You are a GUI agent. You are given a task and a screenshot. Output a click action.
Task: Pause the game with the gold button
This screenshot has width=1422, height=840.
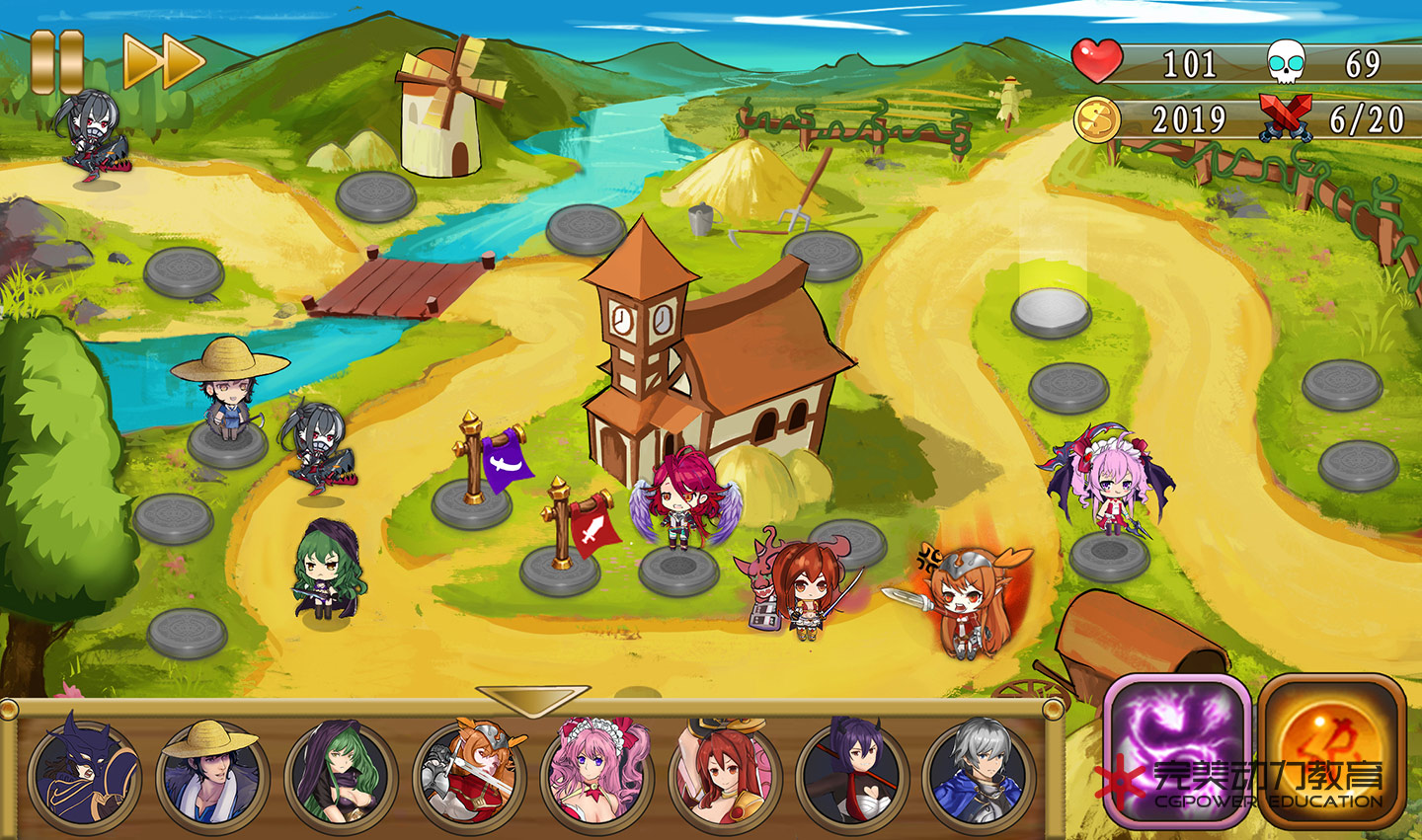56,61
